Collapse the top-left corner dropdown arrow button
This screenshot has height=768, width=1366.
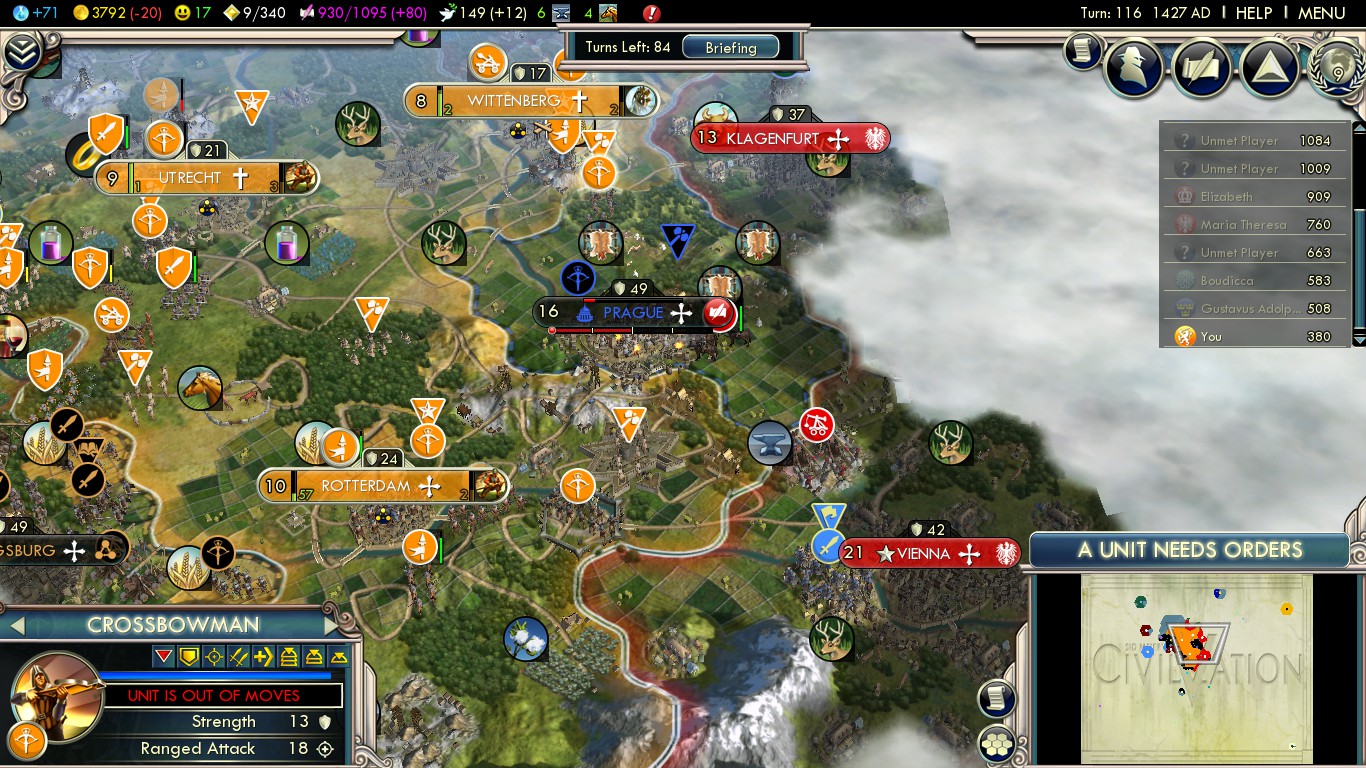[21, 52]
